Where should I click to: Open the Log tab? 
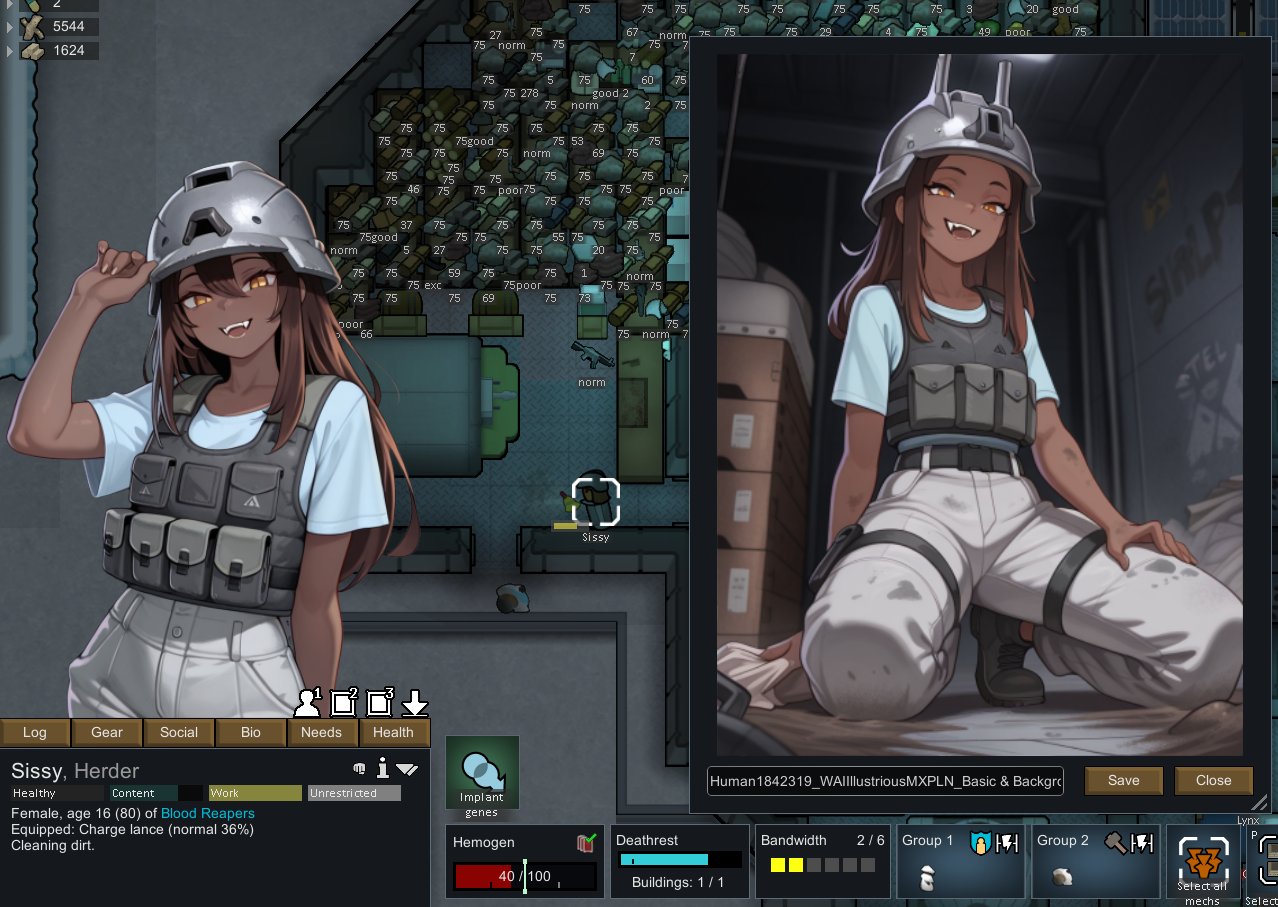coord(35,732)
